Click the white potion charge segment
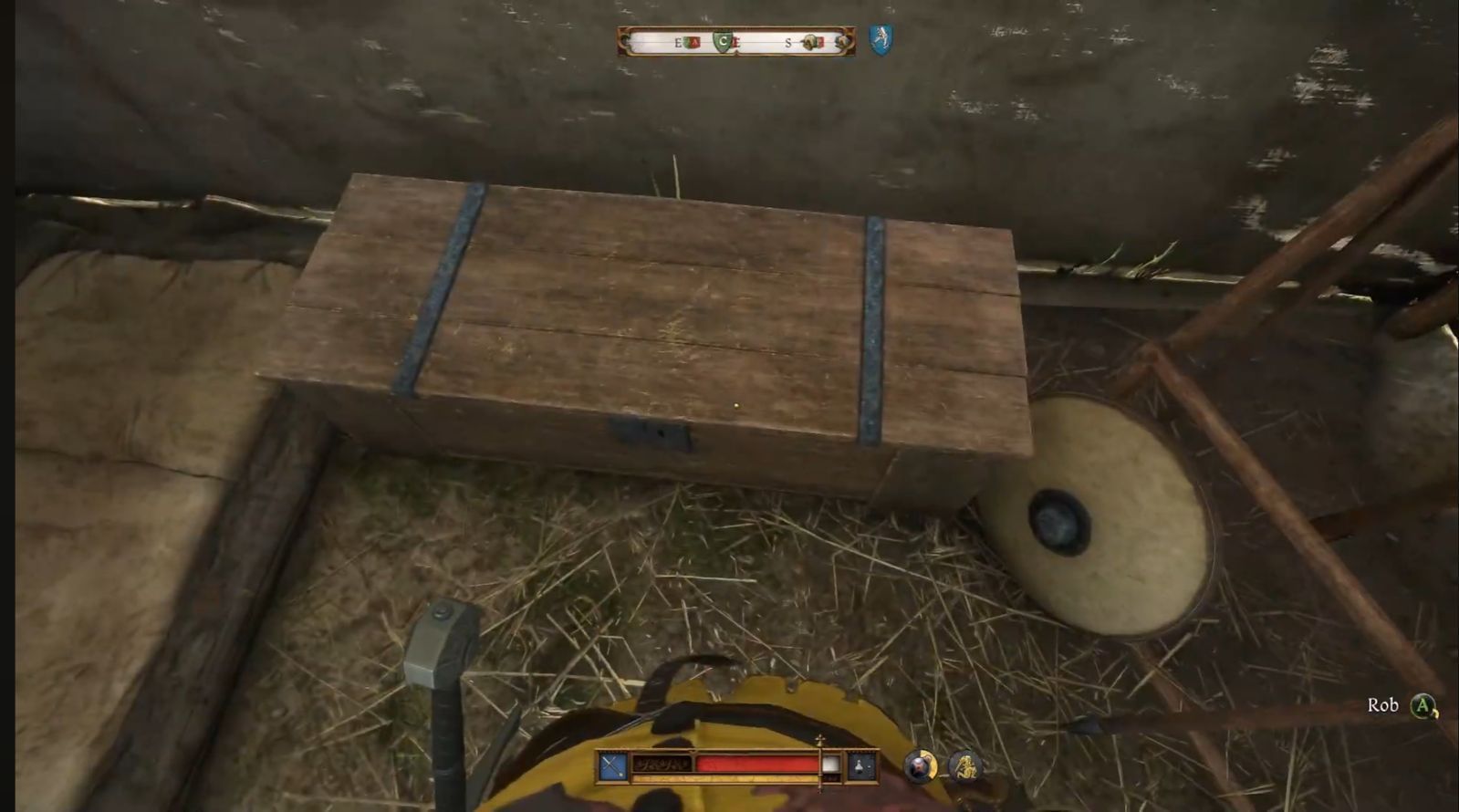1459x812 pixels. point(830,764)
